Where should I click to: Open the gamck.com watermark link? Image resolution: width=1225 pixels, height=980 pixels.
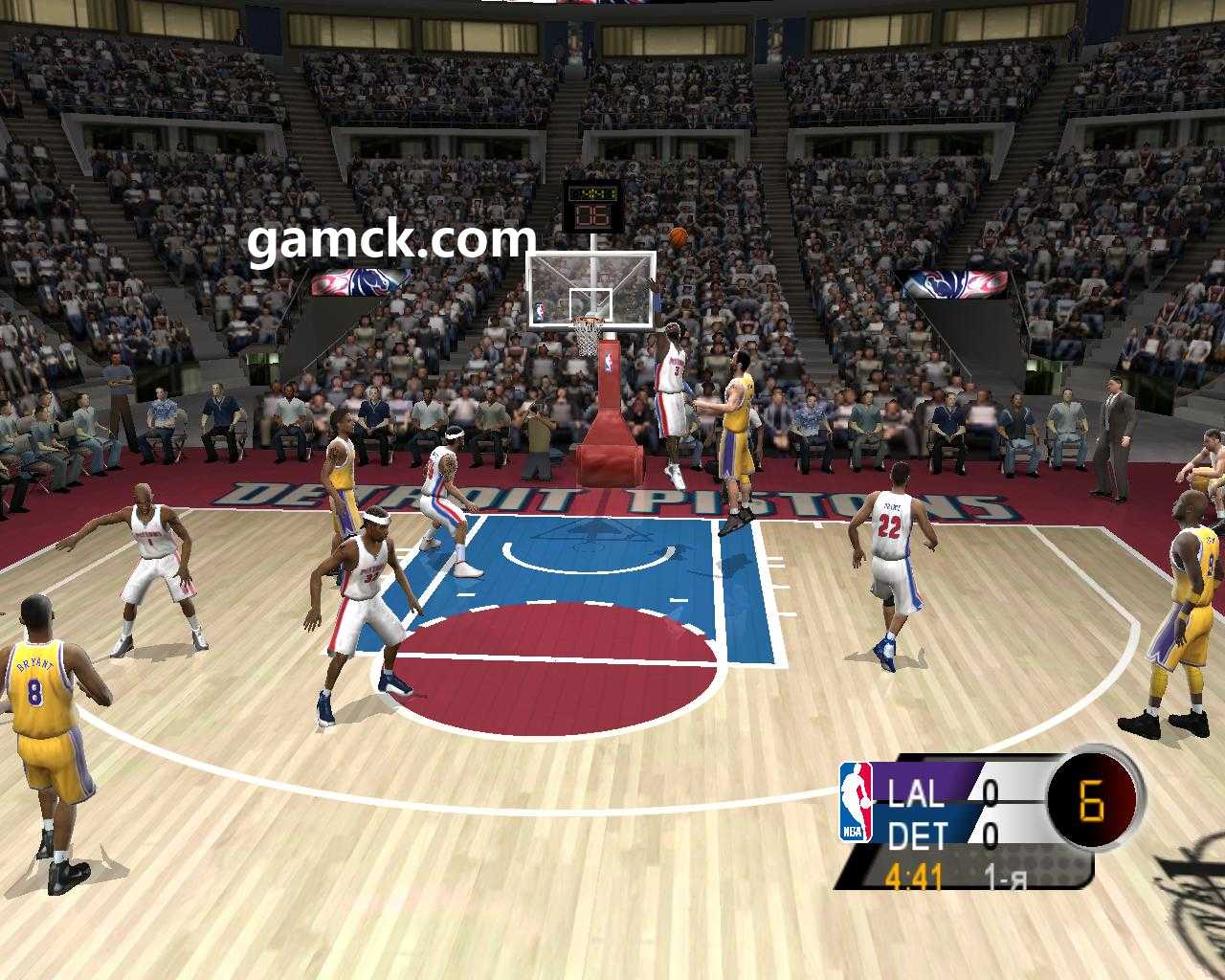click(x=391, y=240)
